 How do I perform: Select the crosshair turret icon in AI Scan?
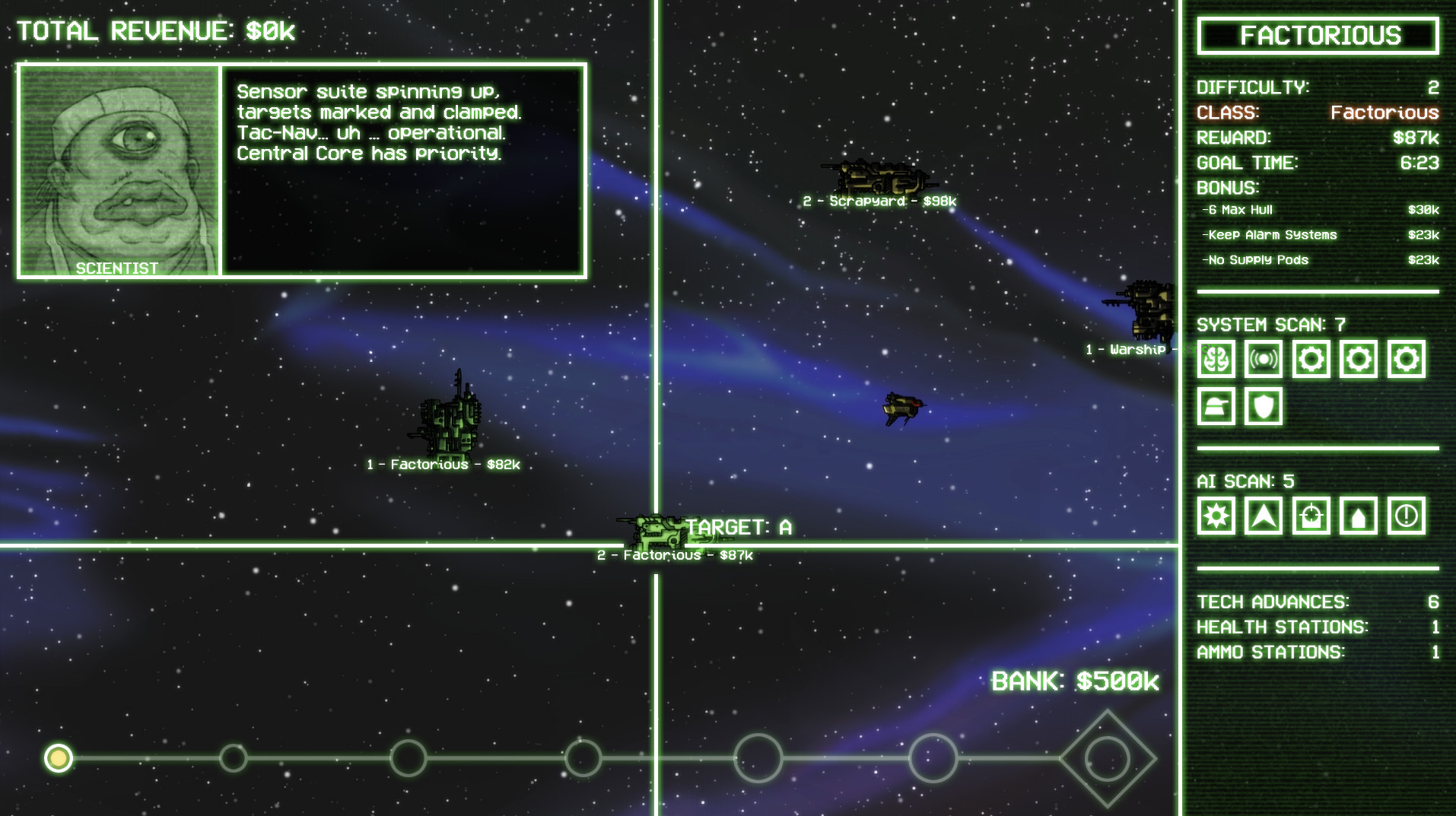coord(1311,516)
